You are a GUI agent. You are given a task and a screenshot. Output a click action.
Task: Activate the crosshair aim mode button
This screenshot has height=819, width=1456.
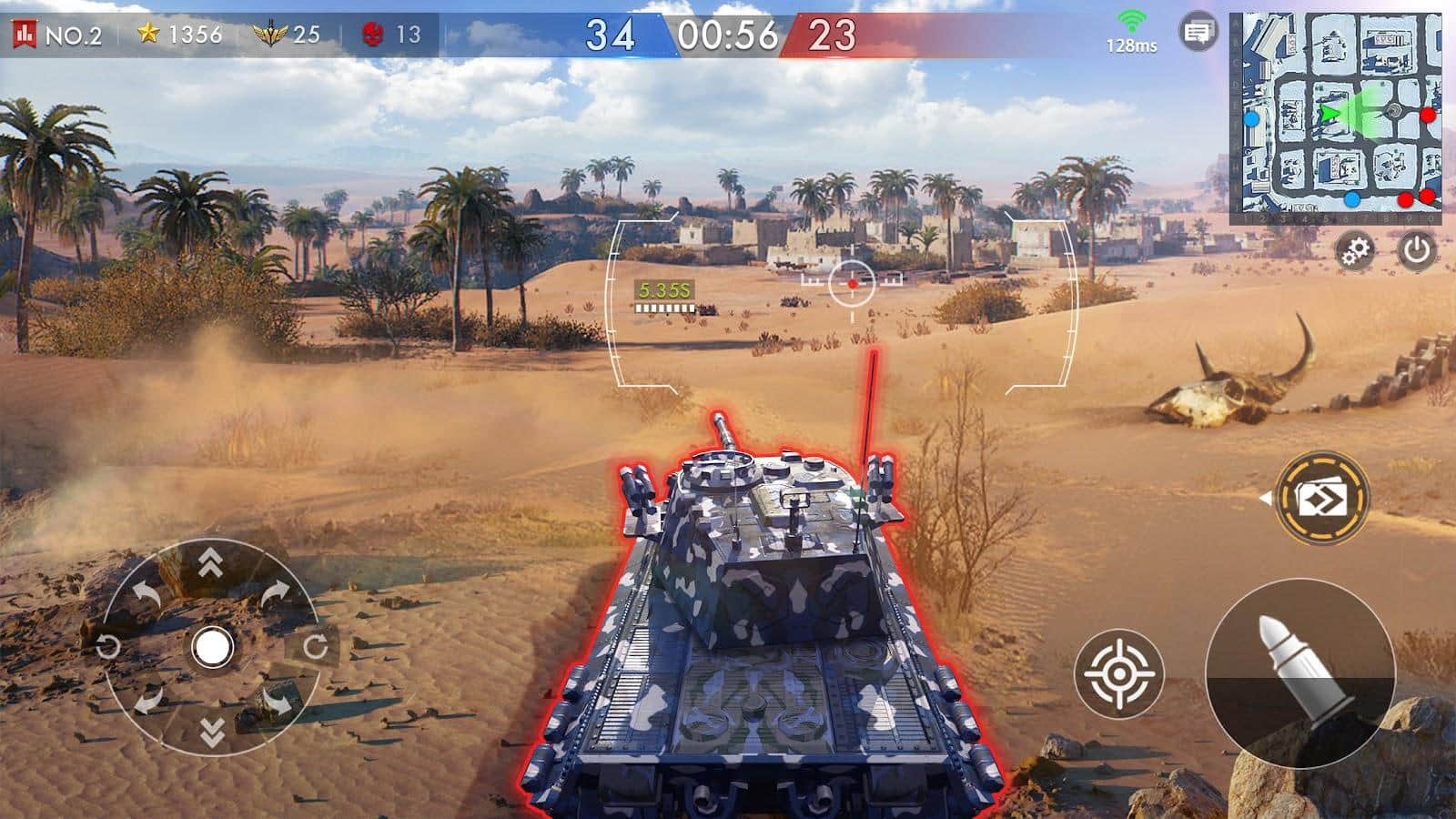click(x=1118, y=674)
